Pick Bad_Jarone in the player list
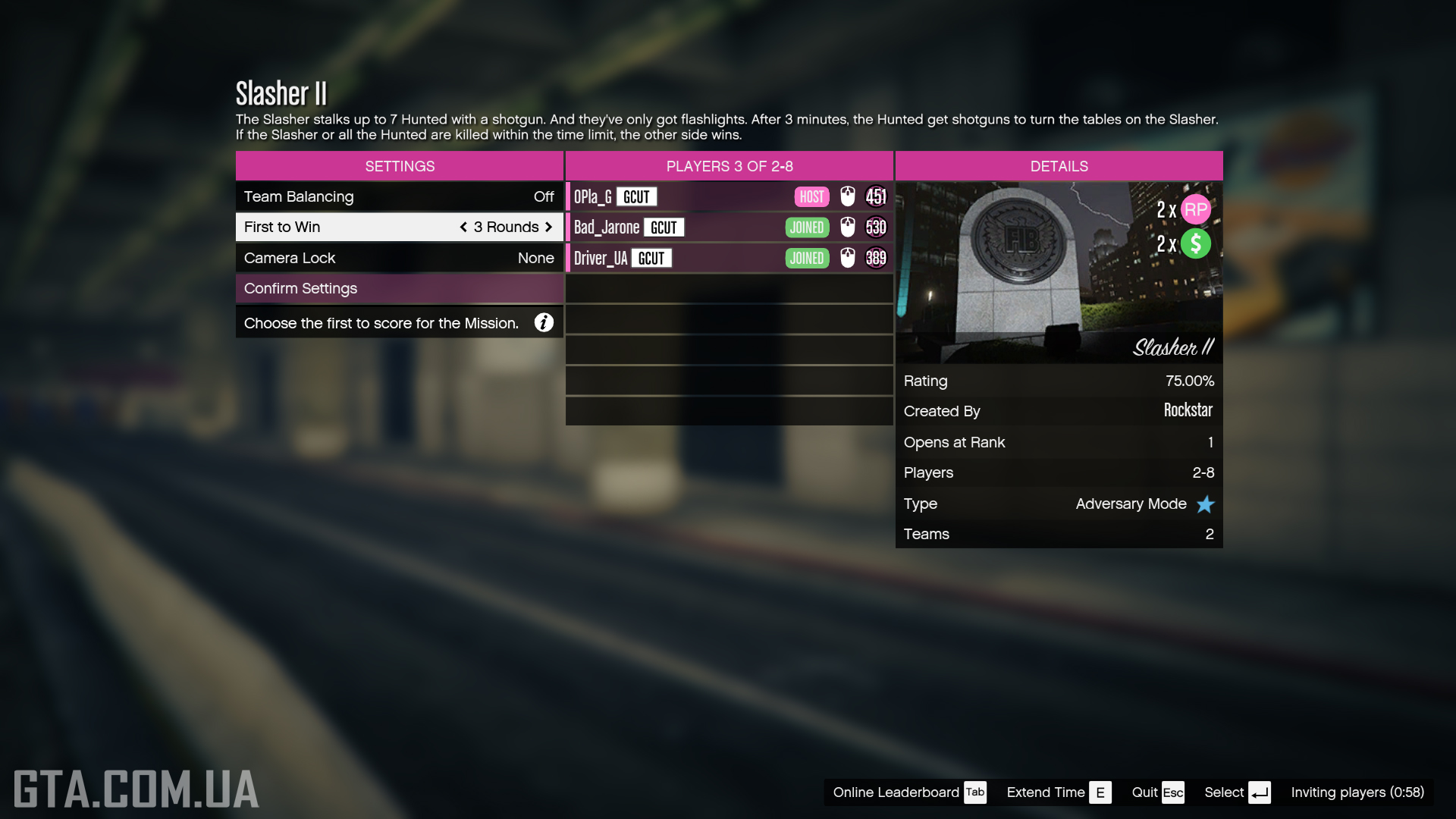1456x819 pixels. 728,227
